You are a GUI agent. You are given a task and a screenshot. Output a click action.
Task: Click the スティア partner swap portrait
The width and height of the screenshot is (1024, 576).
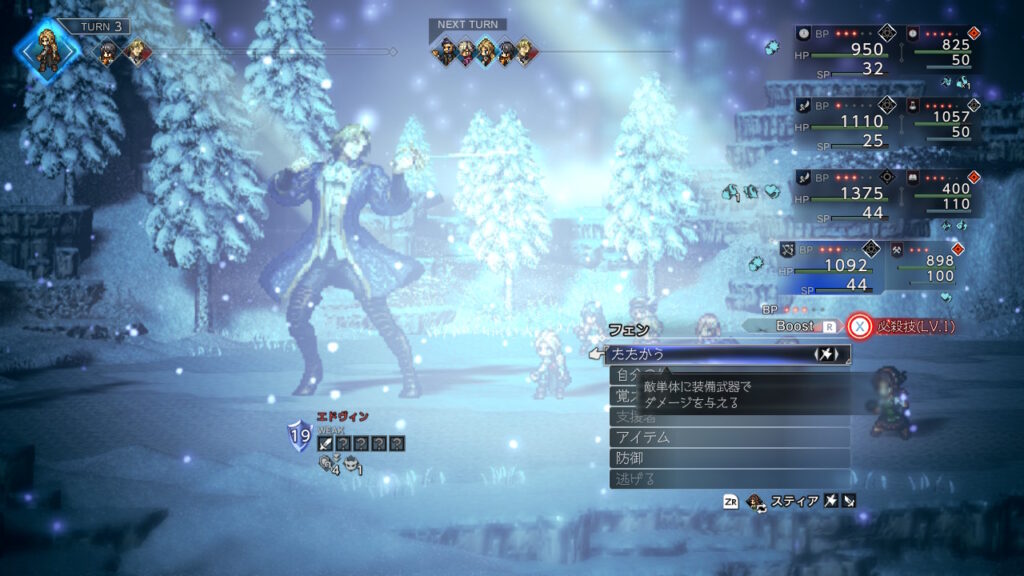[754, 501]
